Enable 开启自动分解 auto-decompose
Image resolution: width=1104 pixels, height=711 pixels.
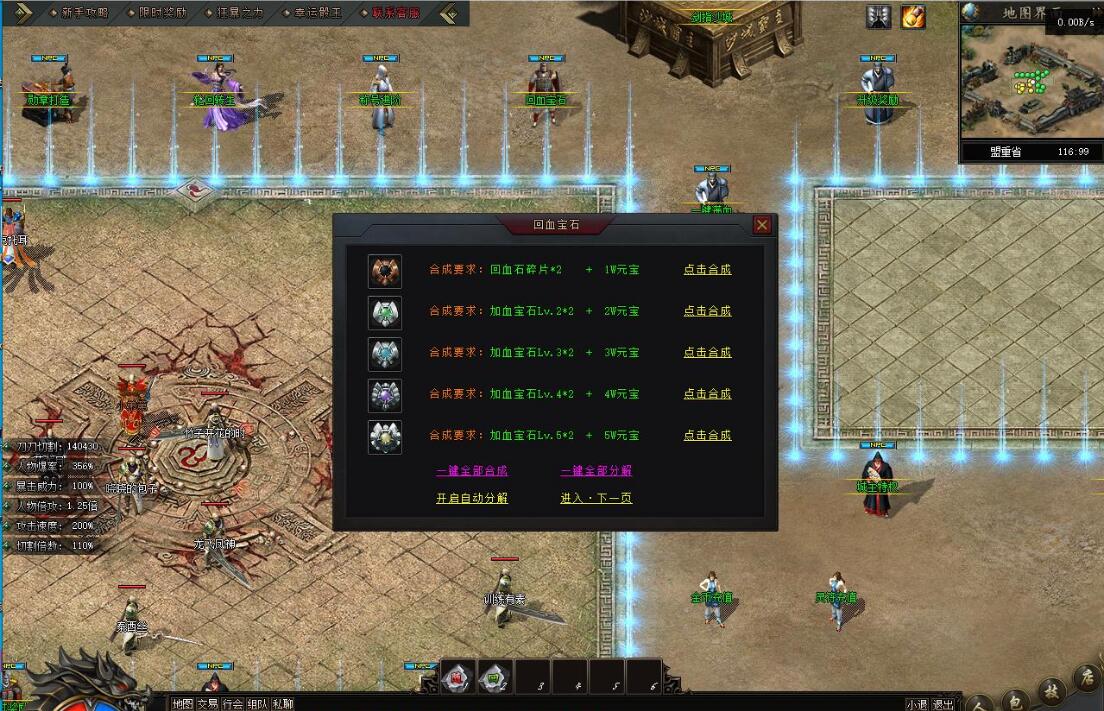[x=472, y=498]
